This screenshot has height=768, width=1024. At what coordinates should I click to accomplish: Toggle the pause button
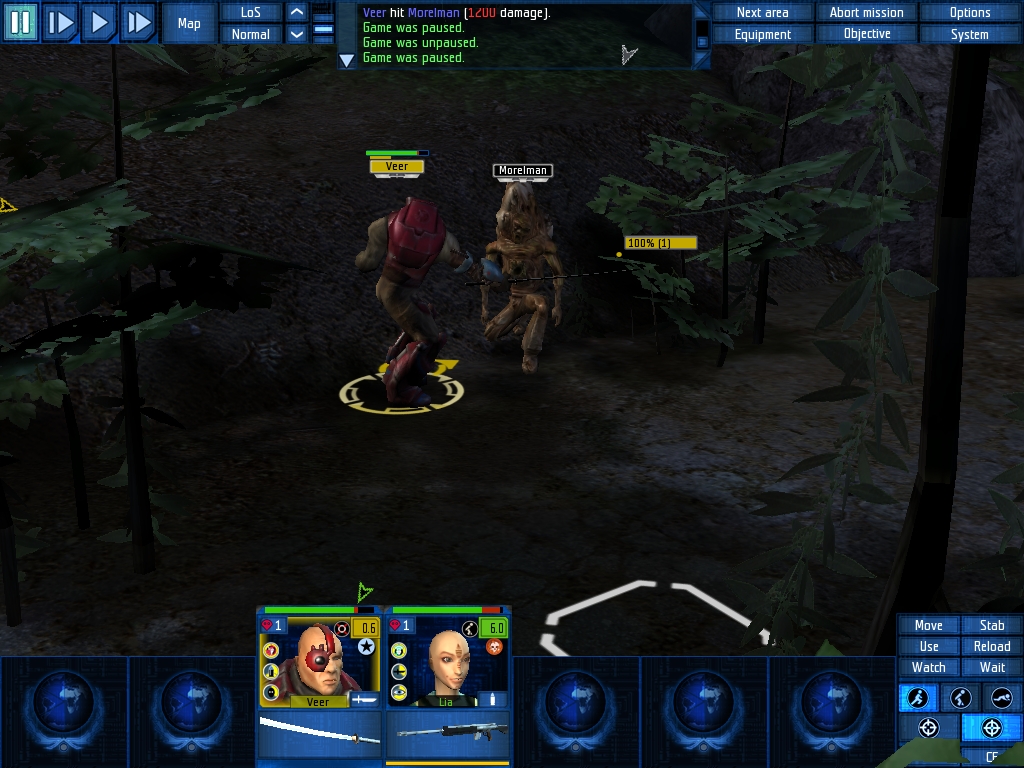tap(20, 22)
